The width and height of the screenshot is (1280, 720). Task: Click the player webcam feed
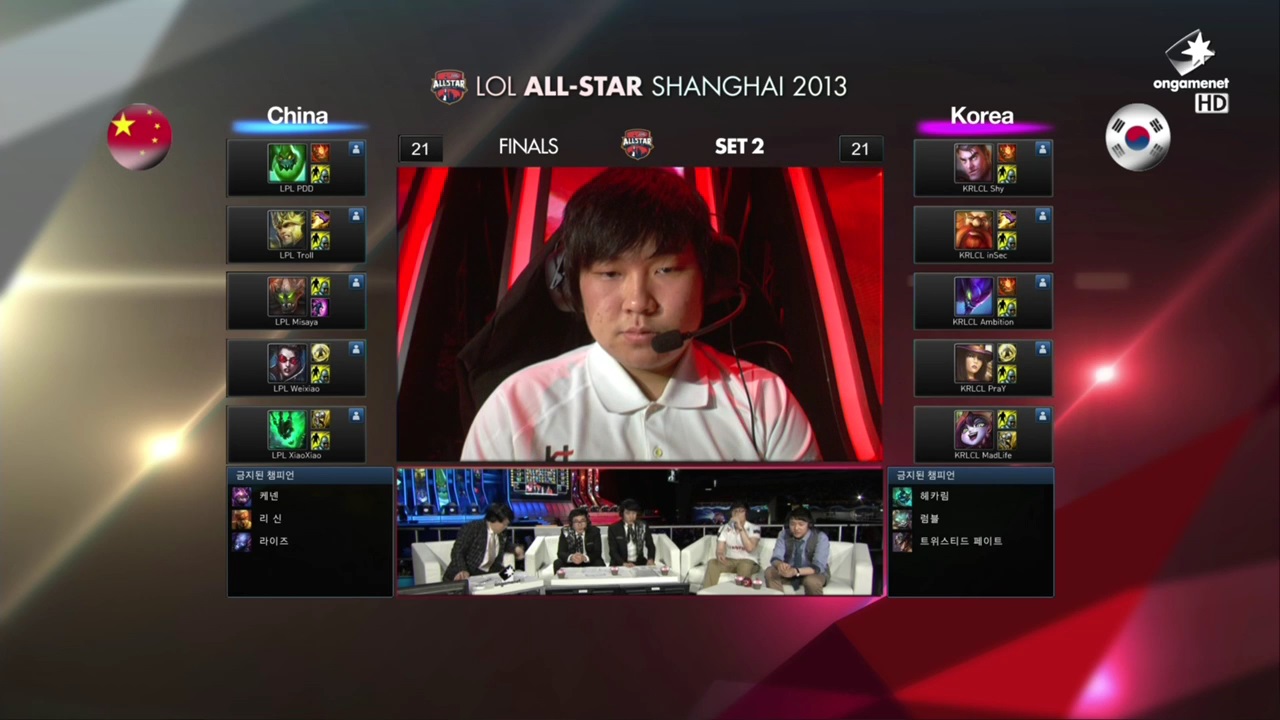[x=640, y=314]
